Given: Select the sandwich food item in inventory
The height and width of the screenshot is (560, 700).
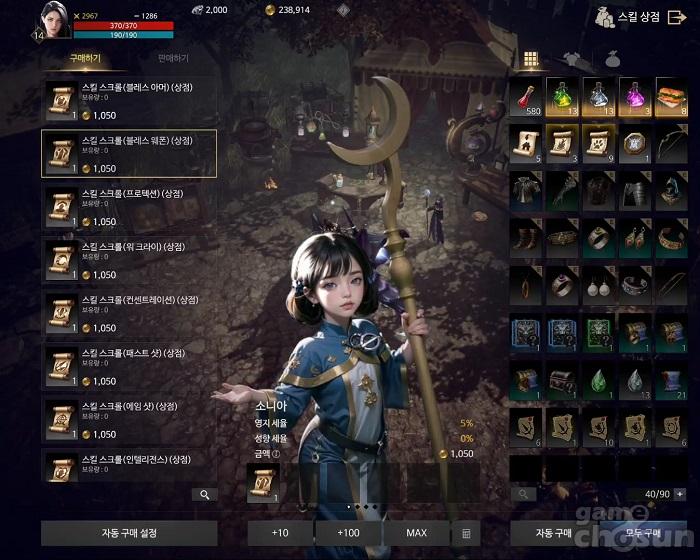Looking at the screenshot, I should click(671, 98).
